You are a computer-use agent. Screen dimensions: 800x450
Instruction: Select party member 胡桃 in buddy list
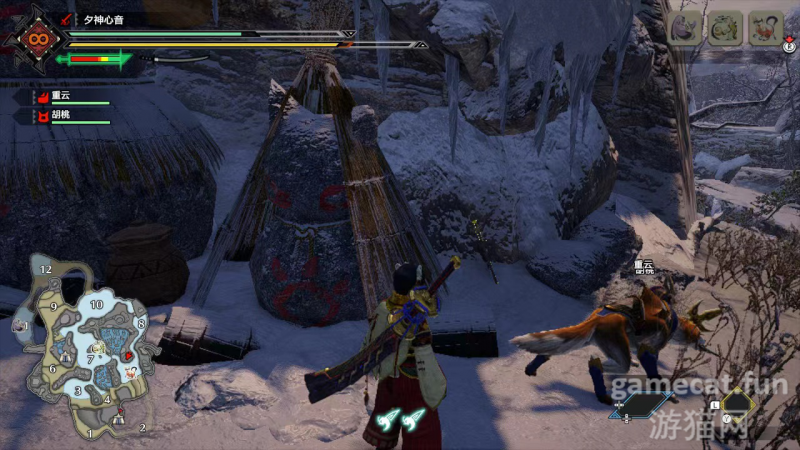tap(60, 116)
